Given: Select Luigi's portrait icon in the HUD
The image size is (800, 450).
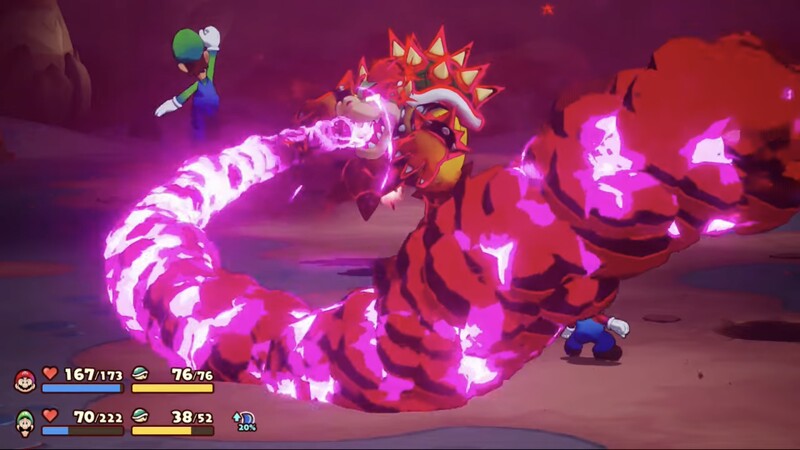Looking at the screenshot, I should pyautogui.click(x=24, y=422).
